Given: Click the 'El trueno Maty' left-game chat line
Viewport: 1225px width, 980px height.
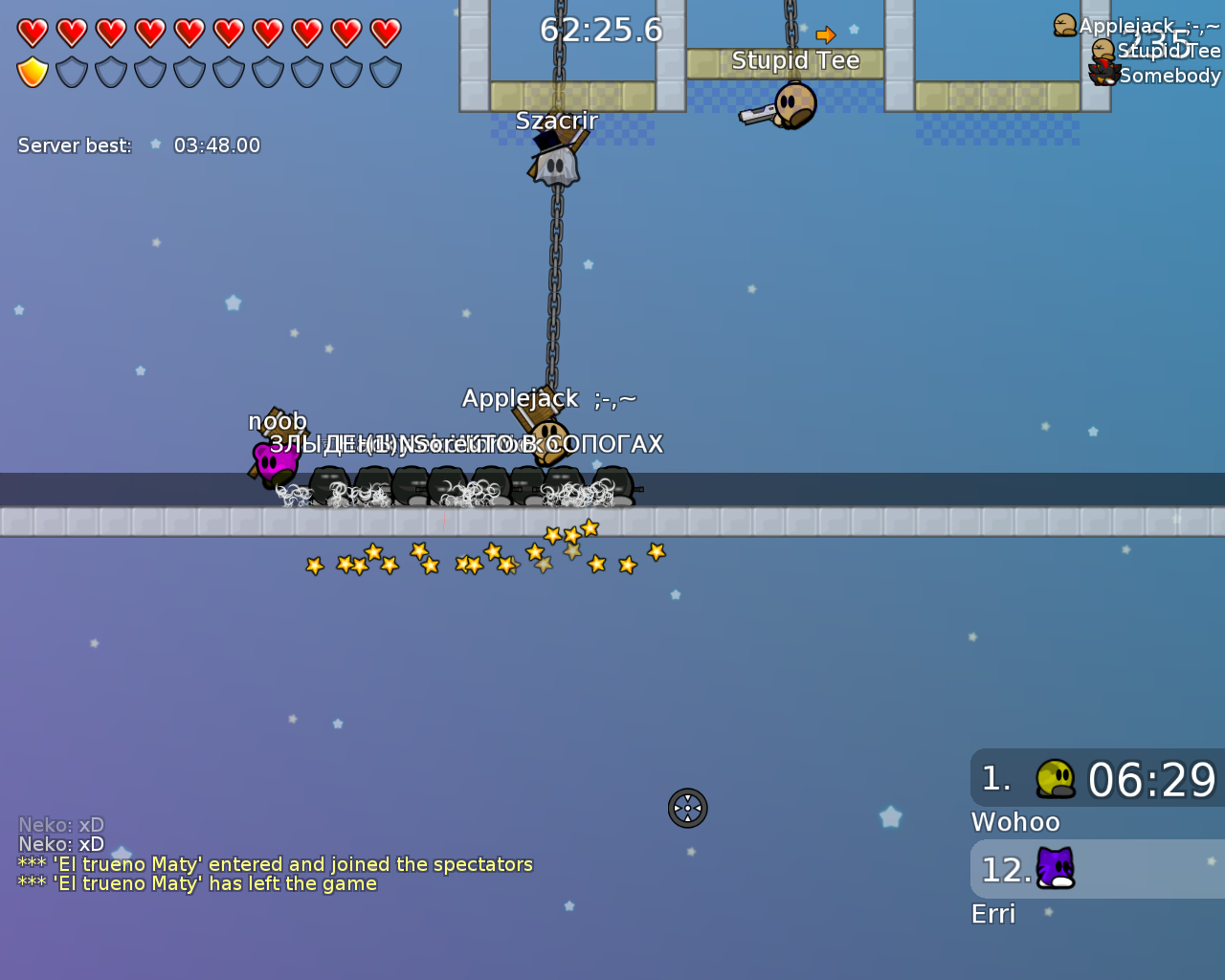Looking at the screenshot, I should click(197, 884).
